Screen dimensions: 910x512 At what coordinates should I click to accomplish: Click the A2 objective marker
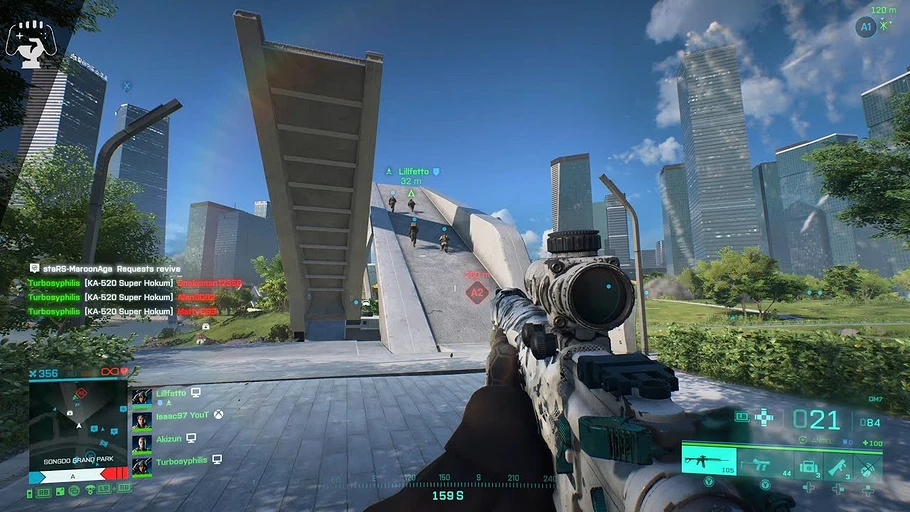[x=477, y=292]
